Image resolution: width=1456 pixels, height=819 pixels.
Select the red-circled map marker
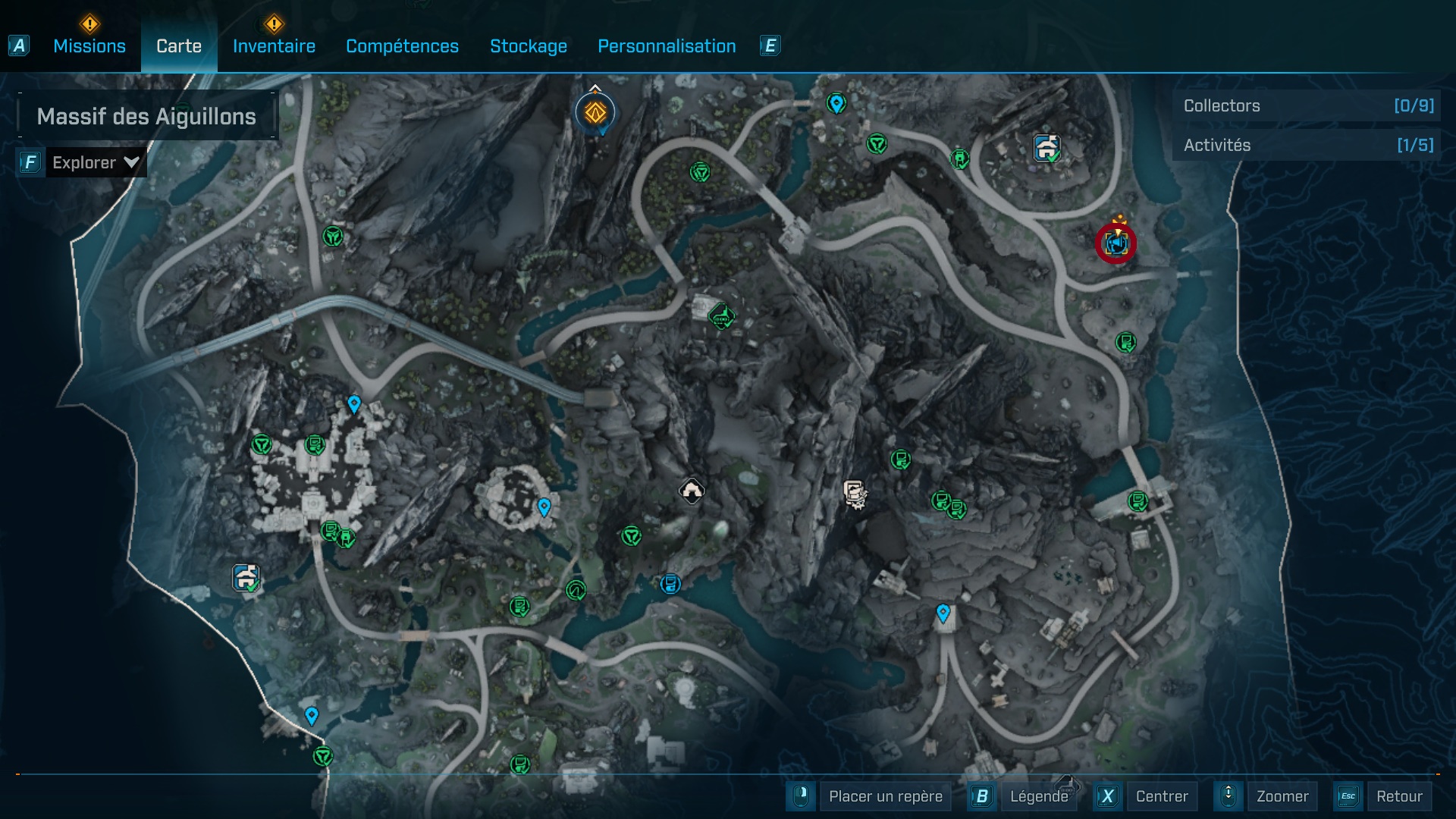pyautogui.click(x=1116, y=243)
